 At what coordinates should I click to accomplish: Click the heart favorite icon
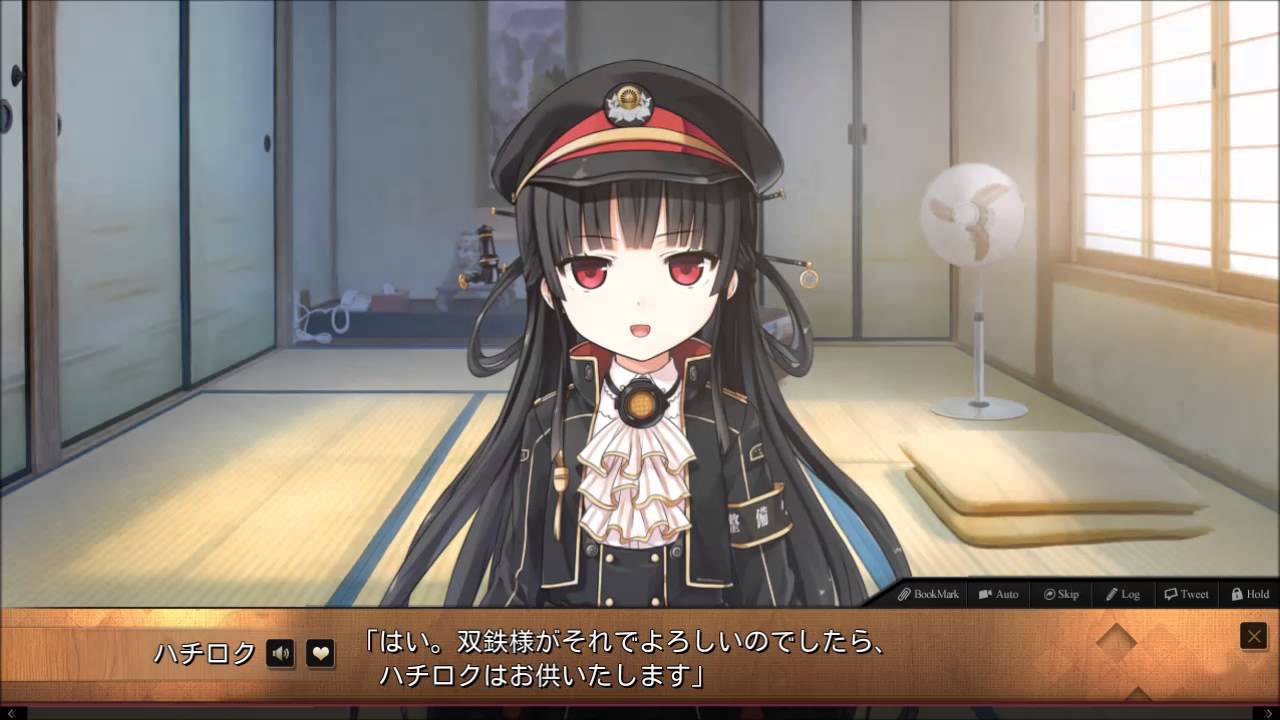tap(320, 654)
